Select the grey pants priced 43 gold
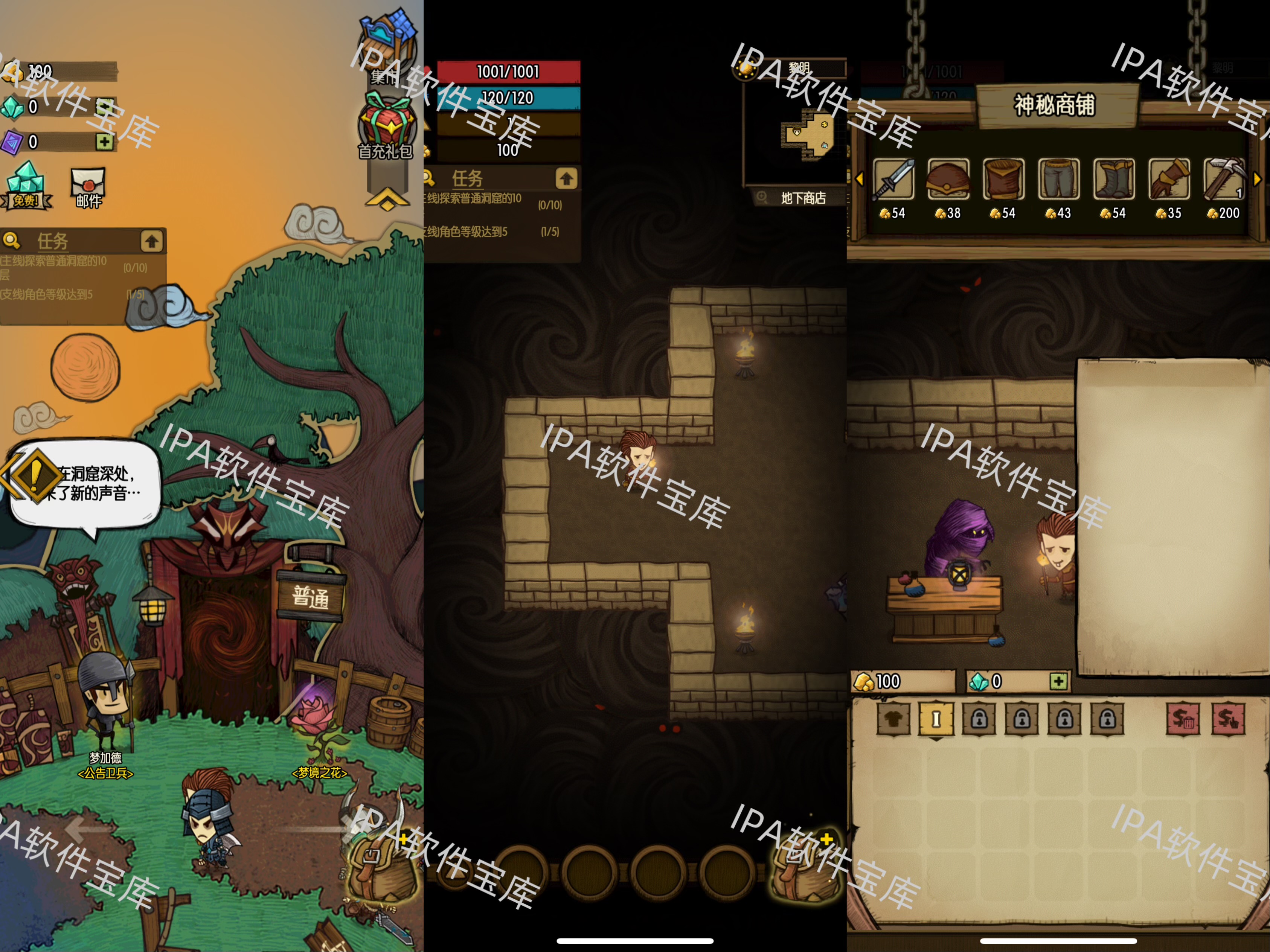Viewport: 1270px width, 952px height. point(1058,180)
